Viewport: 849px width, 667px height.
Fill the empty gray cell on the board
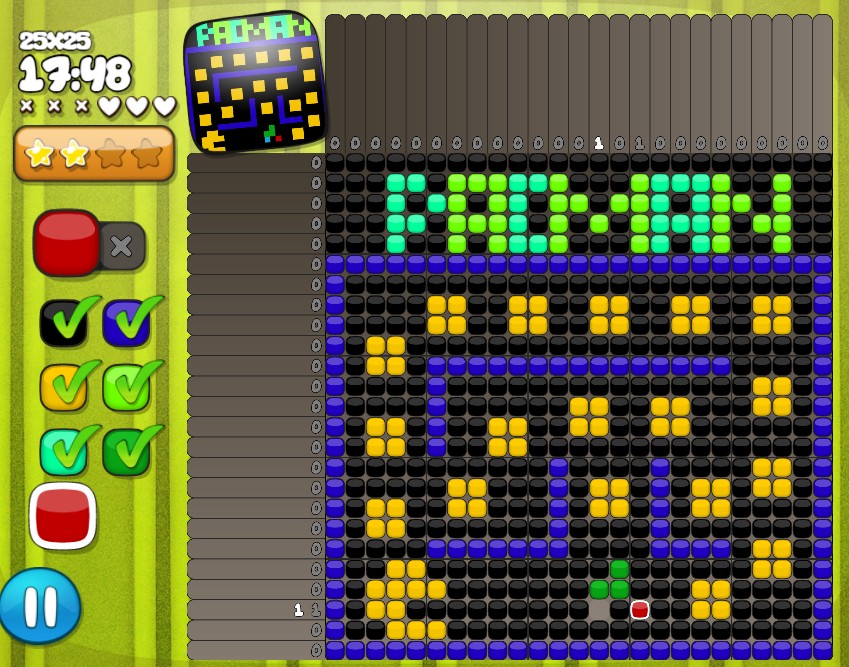click(x=599, y=609)
